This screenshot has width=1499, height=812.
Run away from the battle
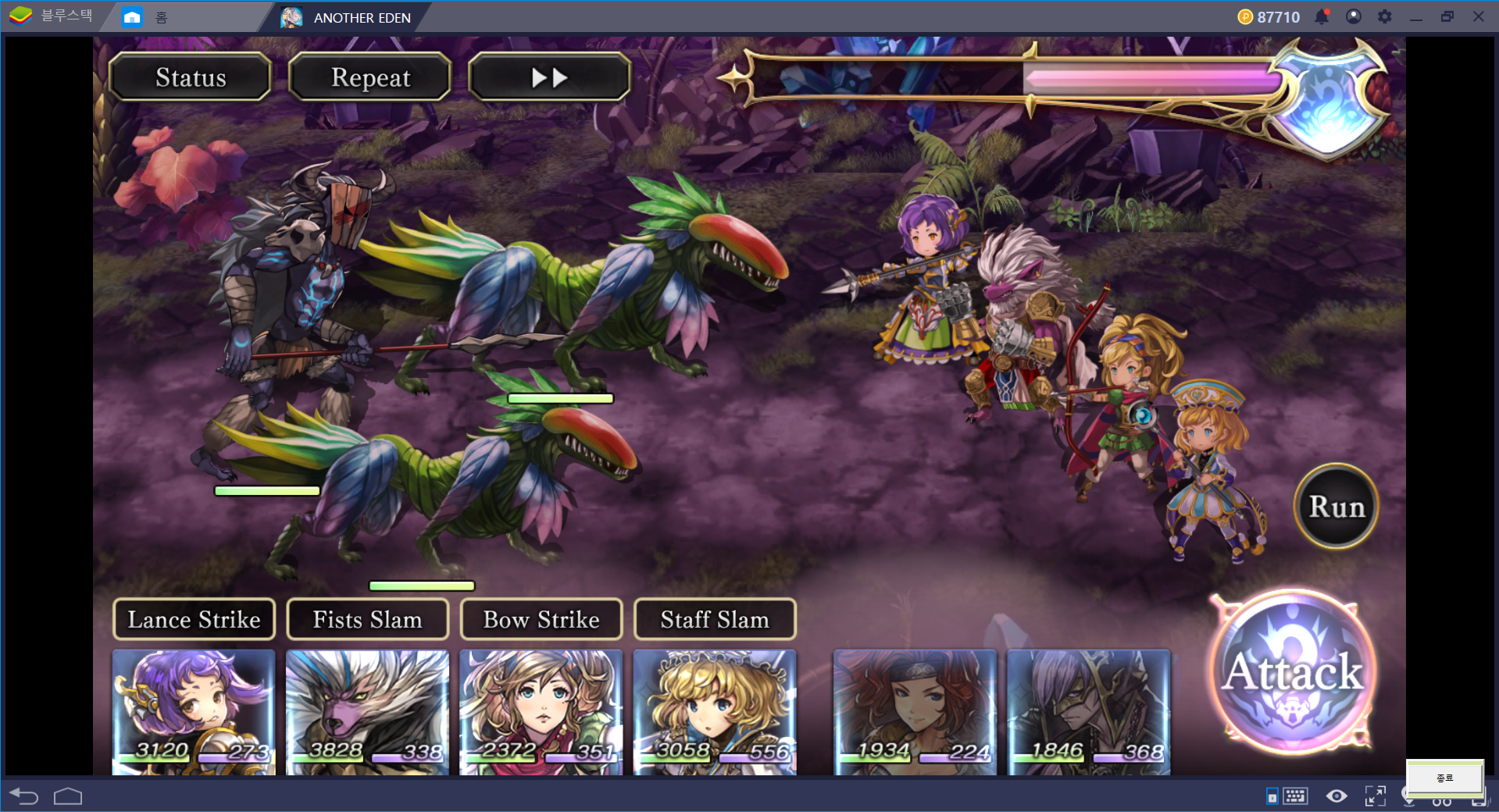[x=1337, y=507]
